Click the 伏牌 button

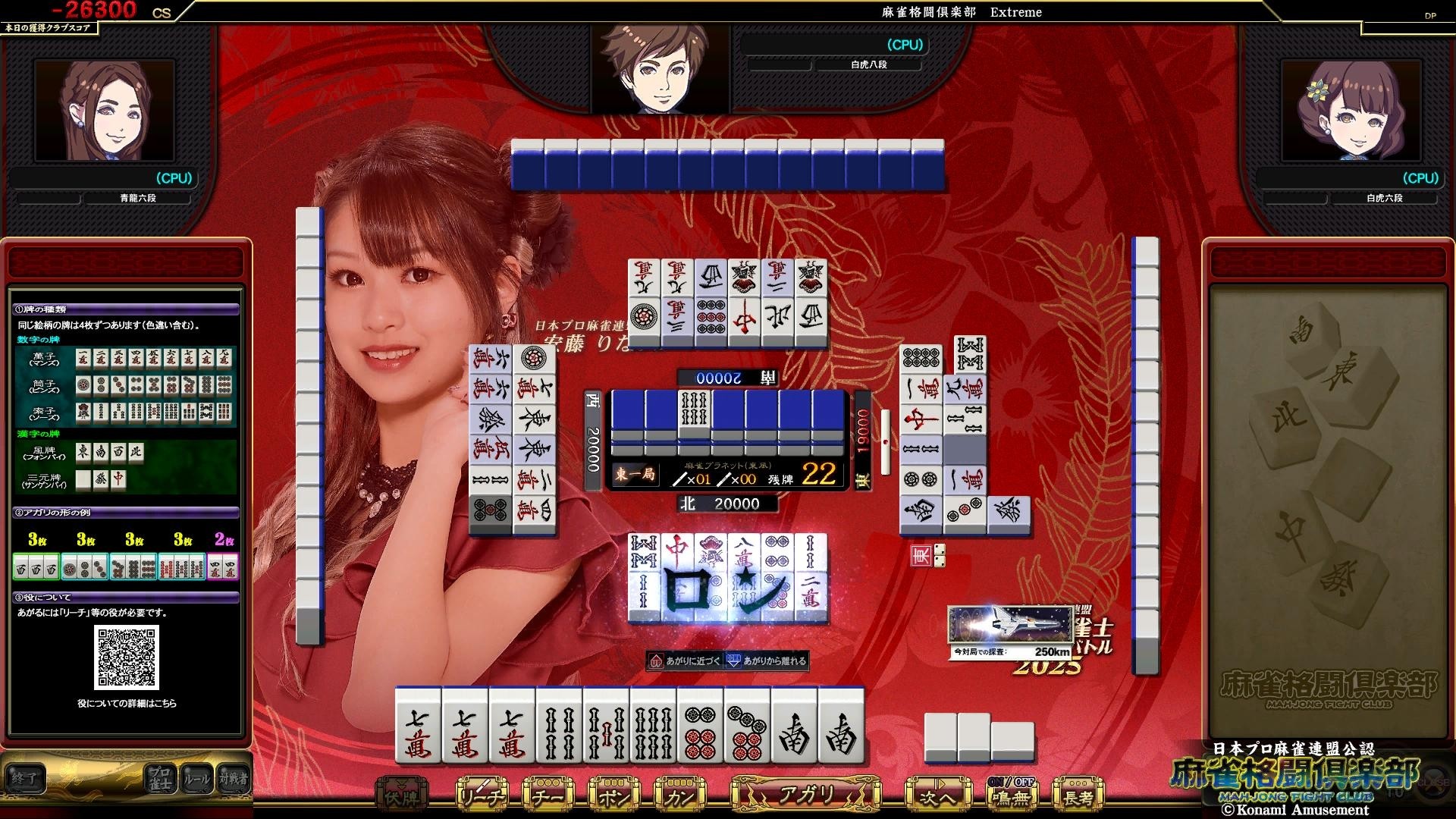coord(402,796)
